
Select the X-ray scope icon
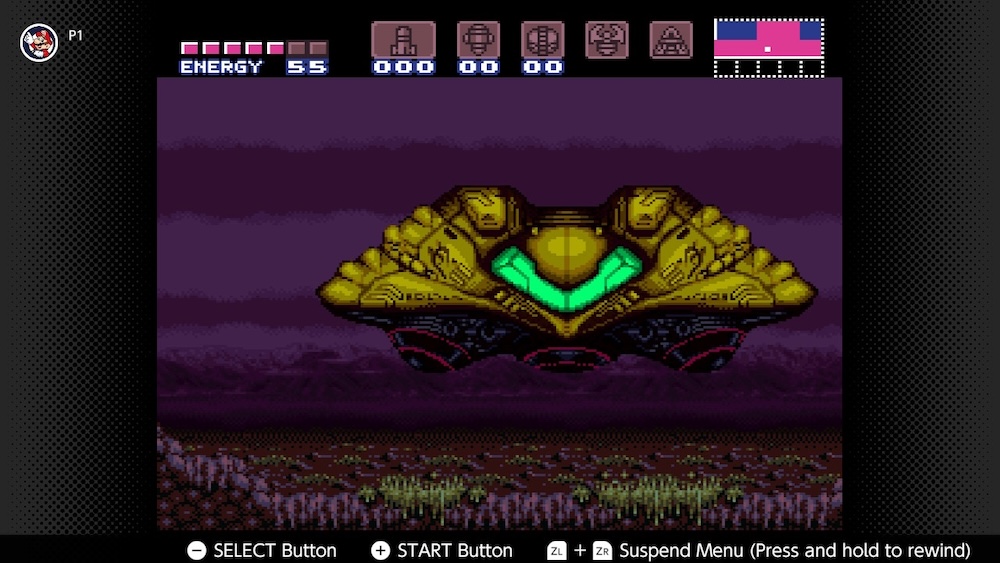671,40
